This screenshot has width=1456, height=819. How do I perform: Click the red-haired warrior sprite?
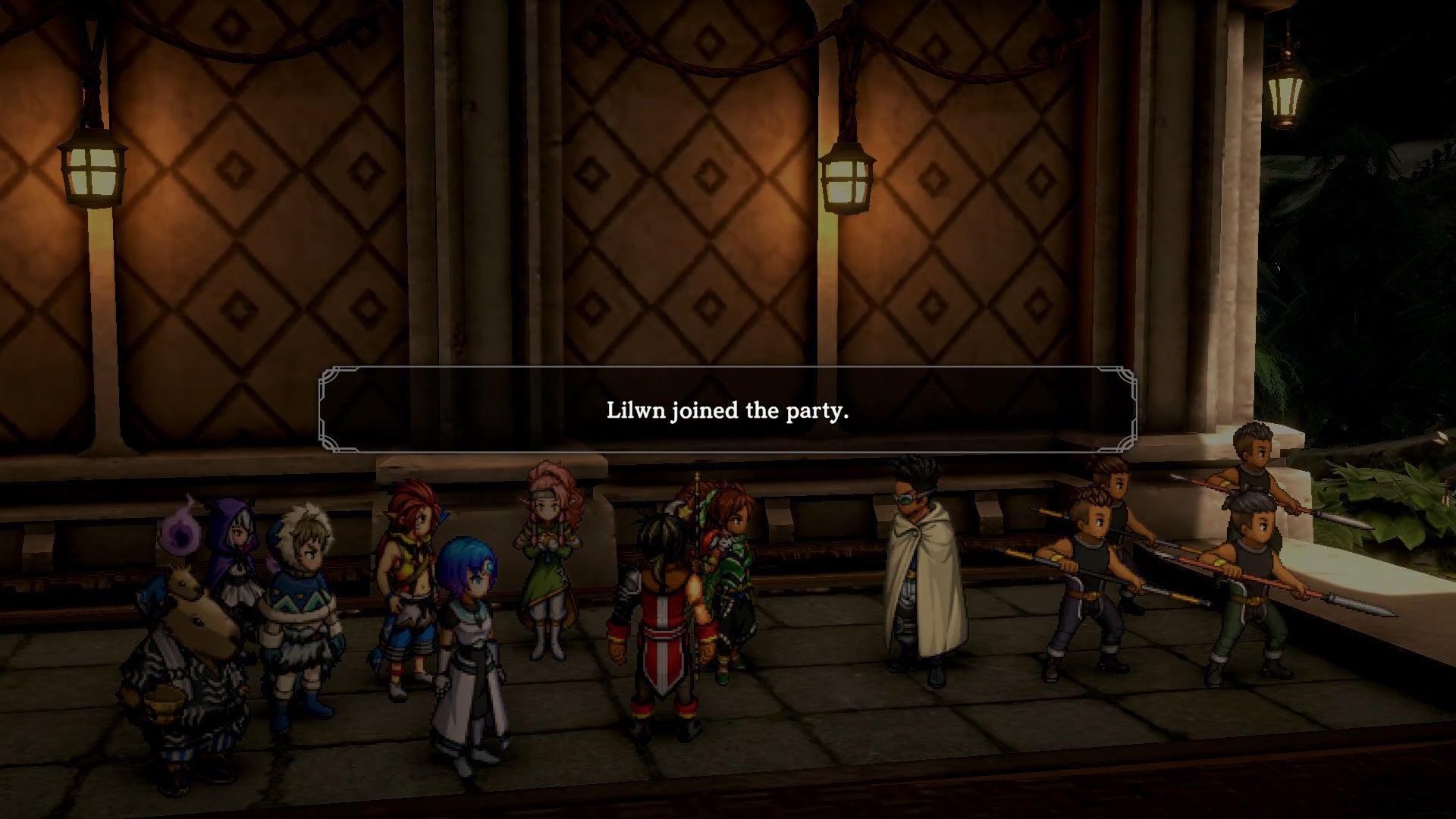coord(409,576)
